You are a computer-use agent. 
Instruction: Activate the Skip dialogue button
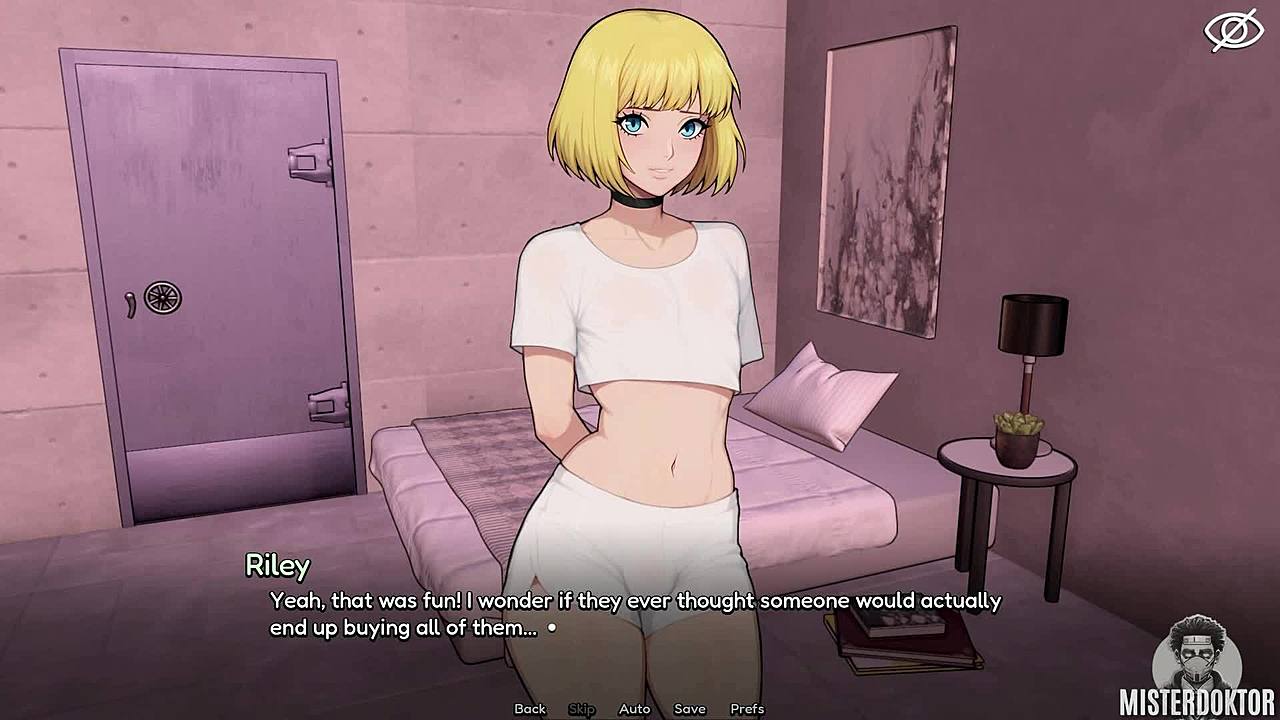pyautogui.click(x=582, y=709)
